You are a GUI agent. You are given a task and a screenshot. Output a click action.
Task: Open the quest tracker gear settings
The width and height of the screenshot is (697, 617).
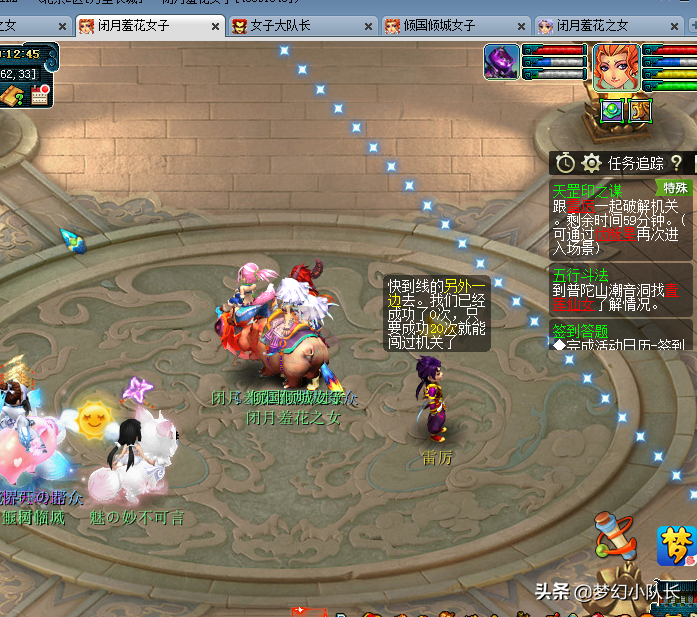592,162
